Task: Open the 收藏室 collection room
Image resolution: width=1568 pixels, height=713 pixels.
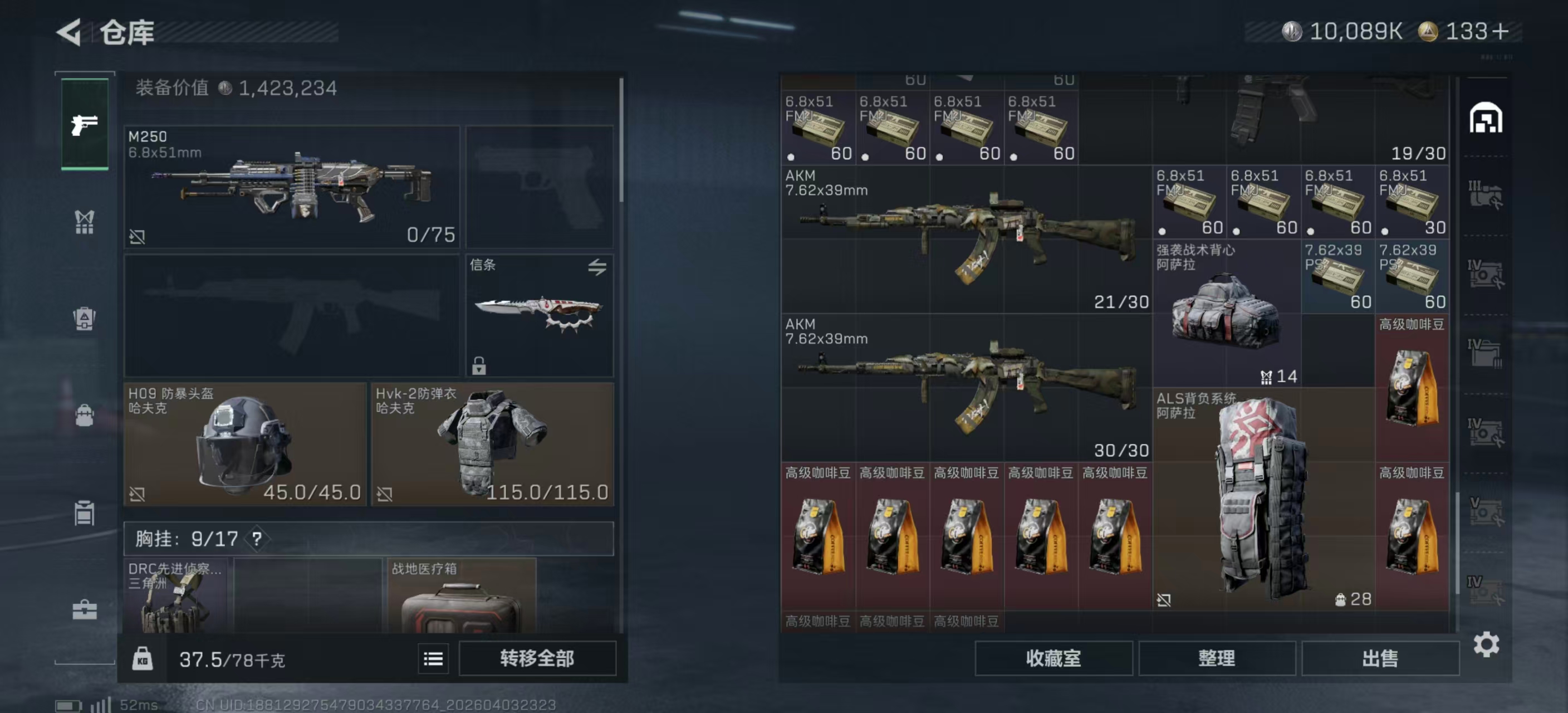Action: pyautogui.click(x=1053, y=658)
